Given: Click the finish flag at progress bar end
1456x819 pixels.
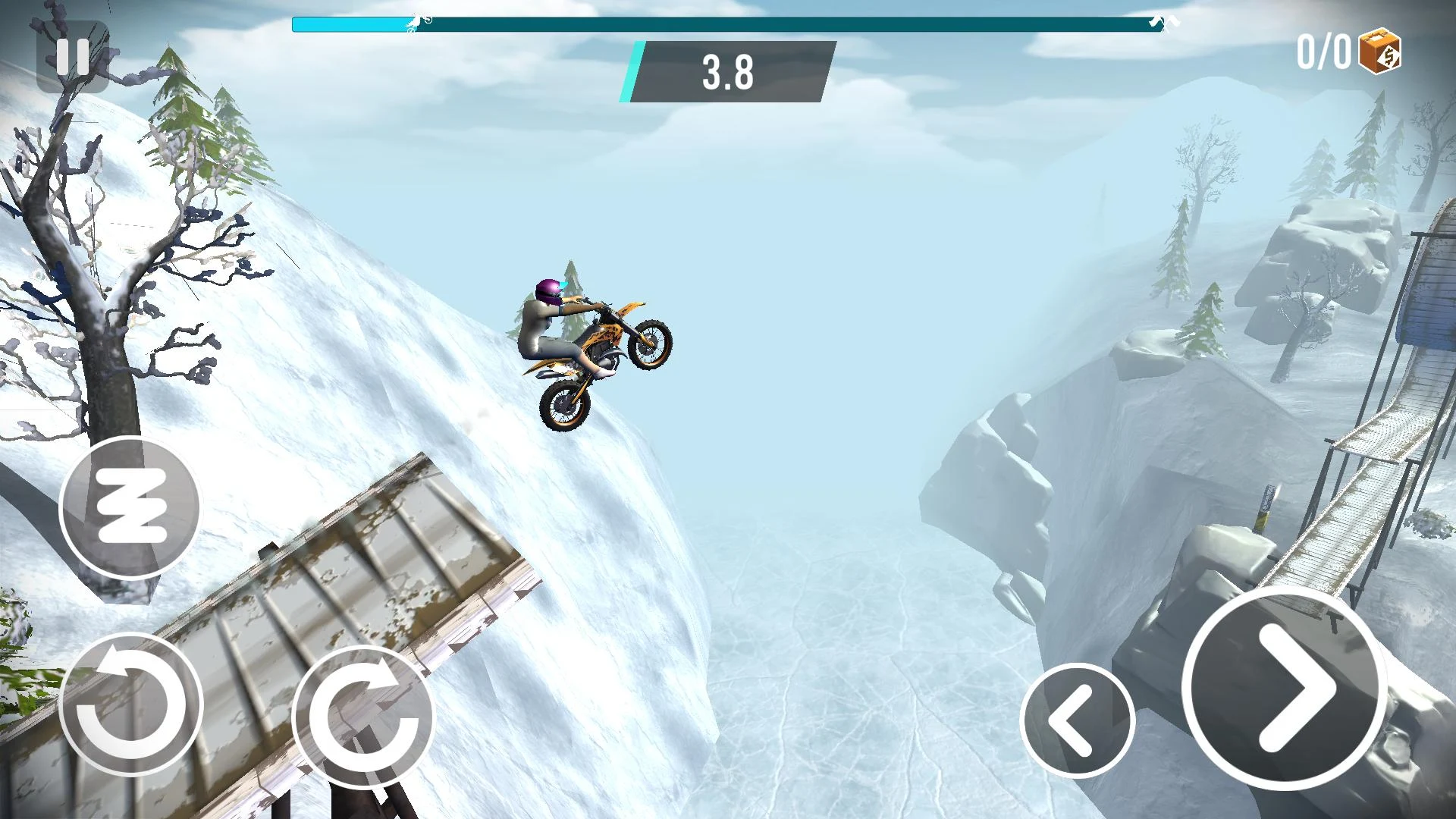Looking at the screenshot, I should point(1159,21).
